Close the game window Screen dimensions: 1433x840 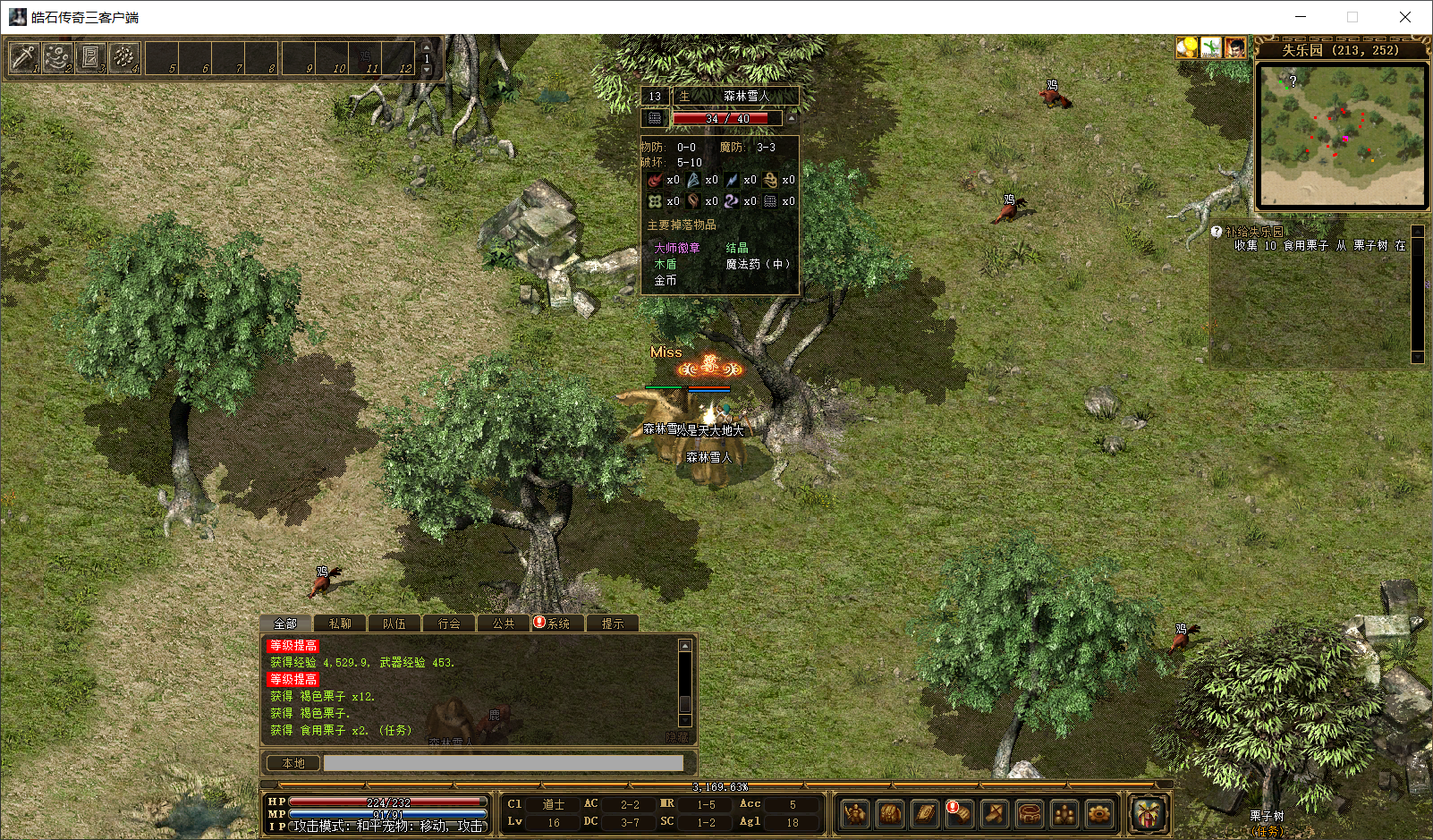pyautogui.click(x=1404, y=17)
